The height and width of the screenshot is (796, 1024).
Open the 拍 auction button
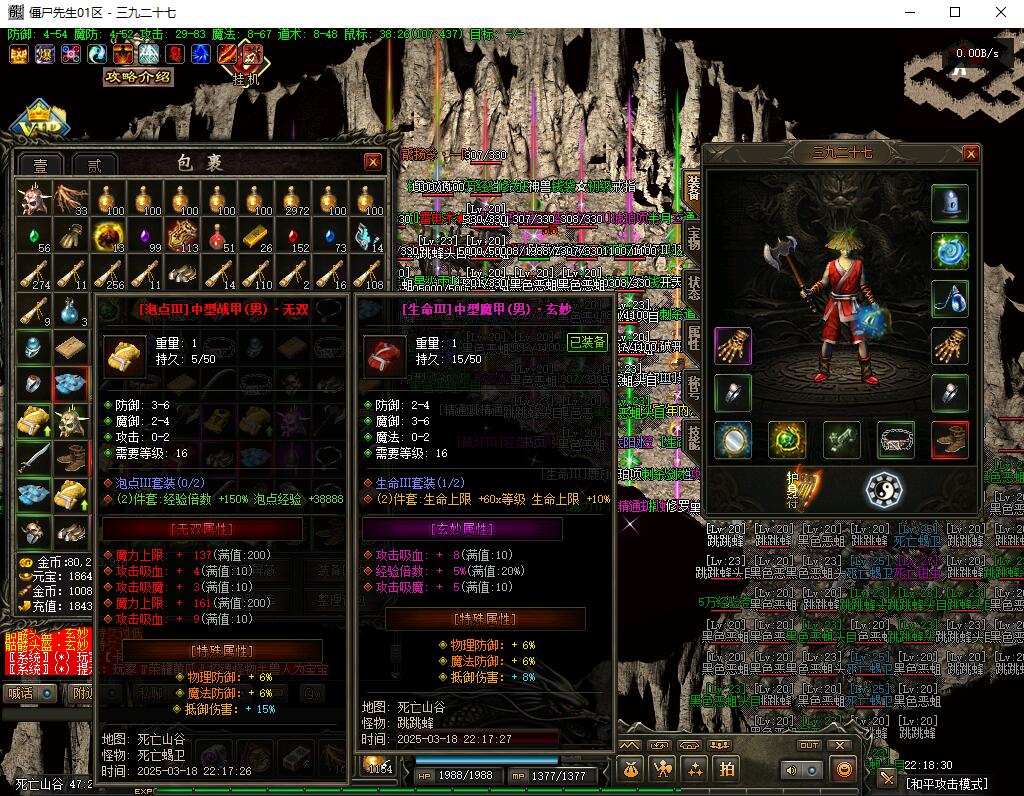[x=727, y=768]
